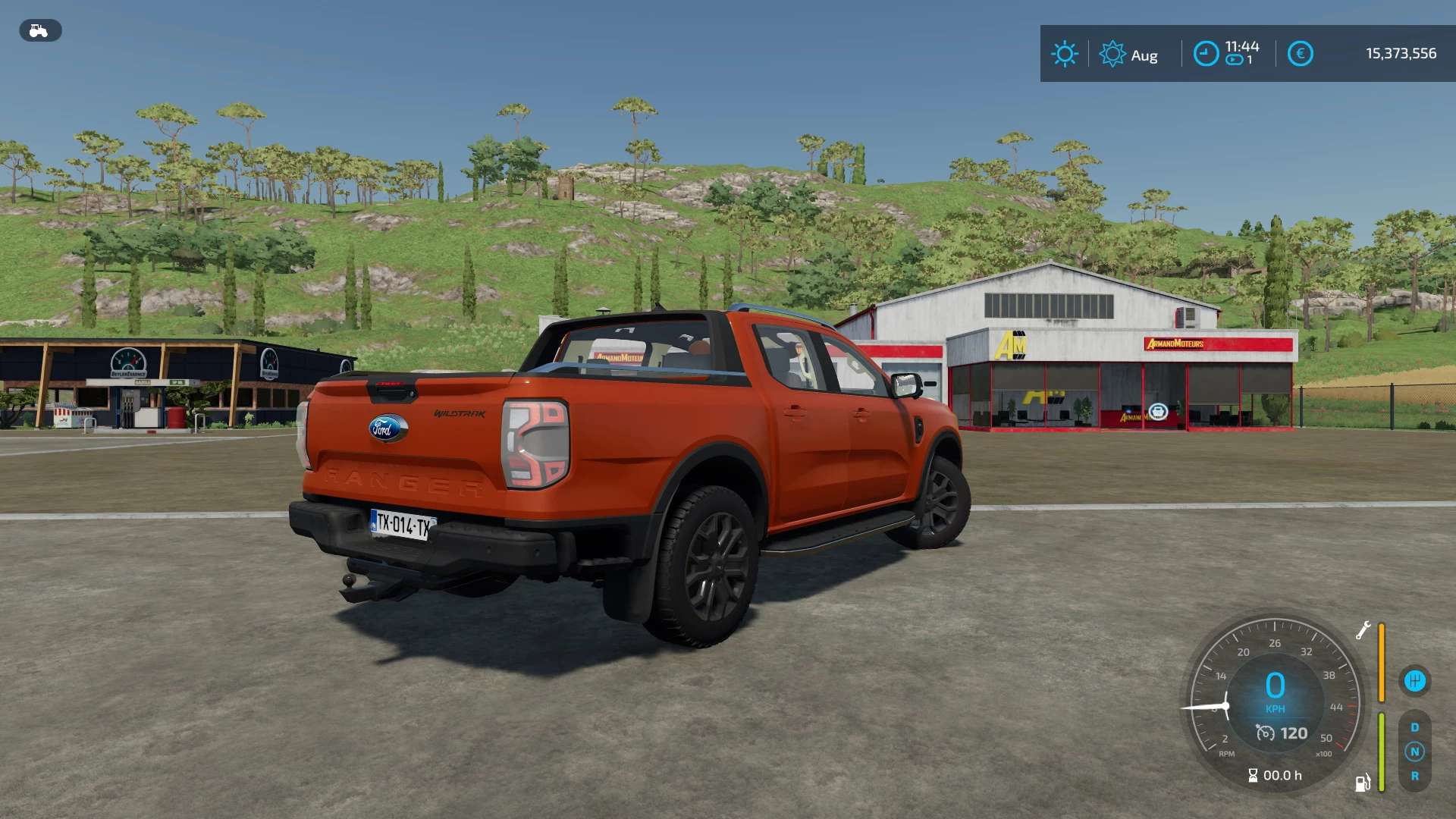Toggle the blue gearbox shift icon
The height and width of the screenshot is (819, 1456).
[1414, 681]
